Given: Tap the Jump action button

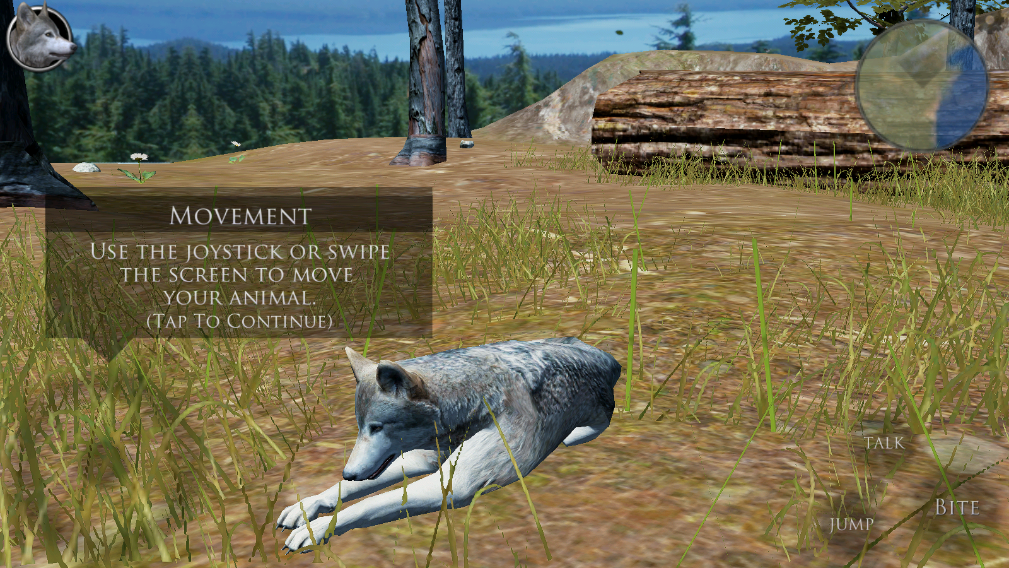Looking at the screenshot, I should (851, 524).
